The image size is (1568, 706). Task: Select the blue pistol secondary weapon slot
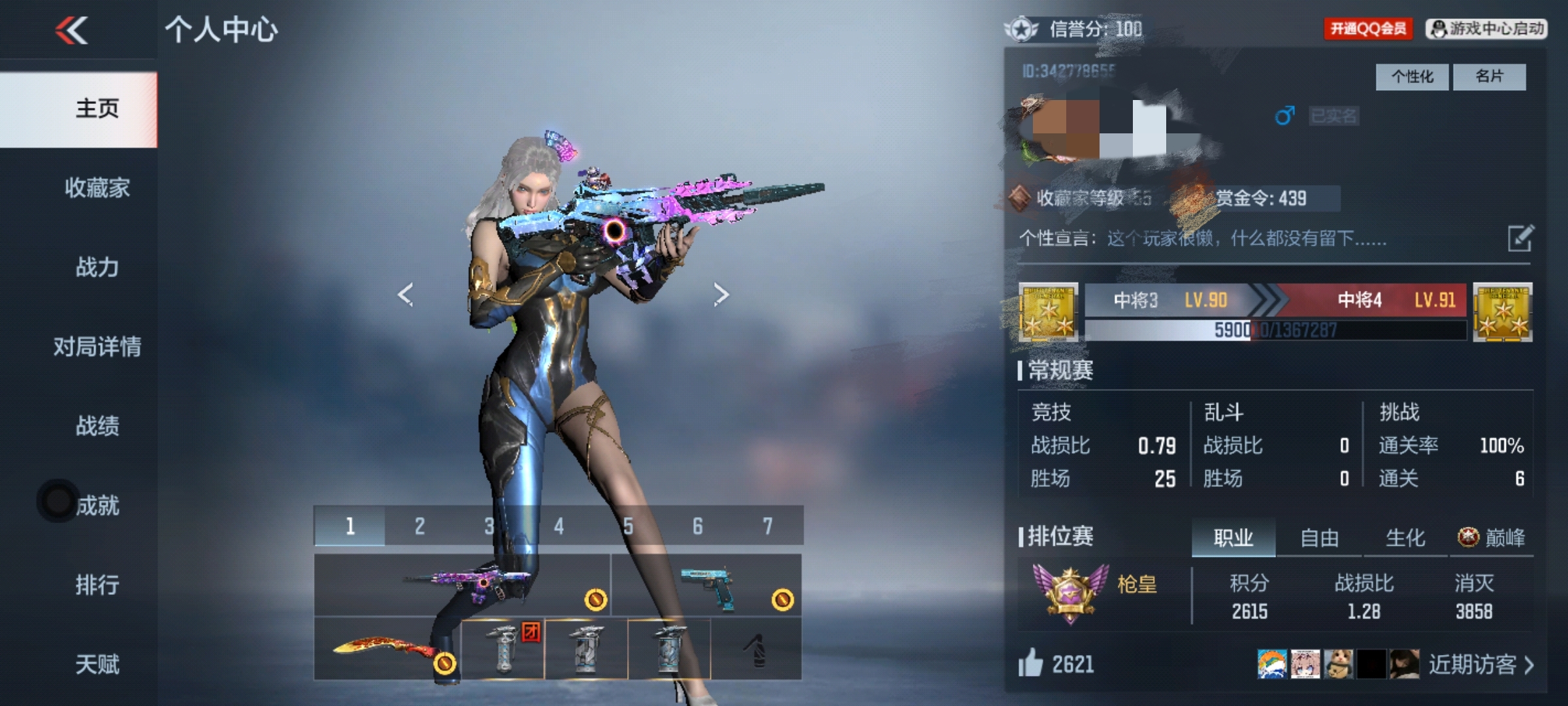706,585
